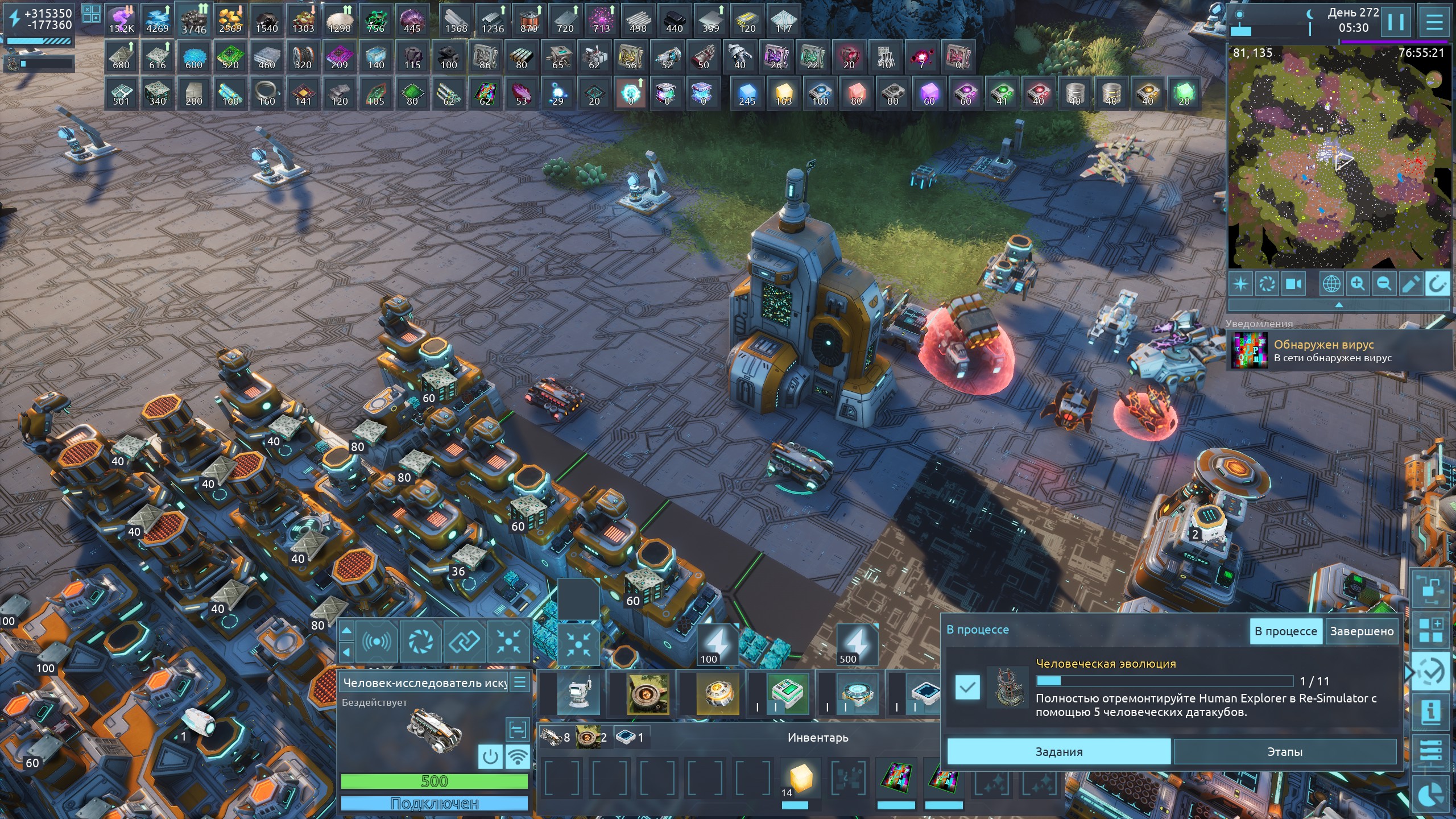Switch to the 'Завершено' quests tab

coord(1362,631)
